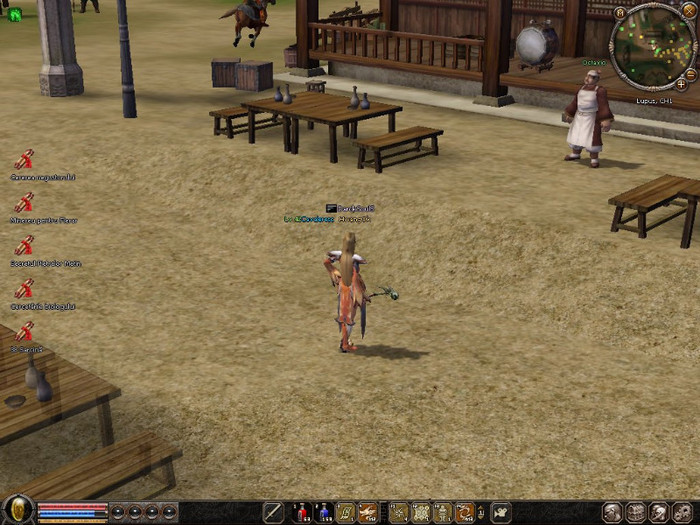Open the circular minimap
The height and width of the screenshot is (525, 700).
point(652,47)
